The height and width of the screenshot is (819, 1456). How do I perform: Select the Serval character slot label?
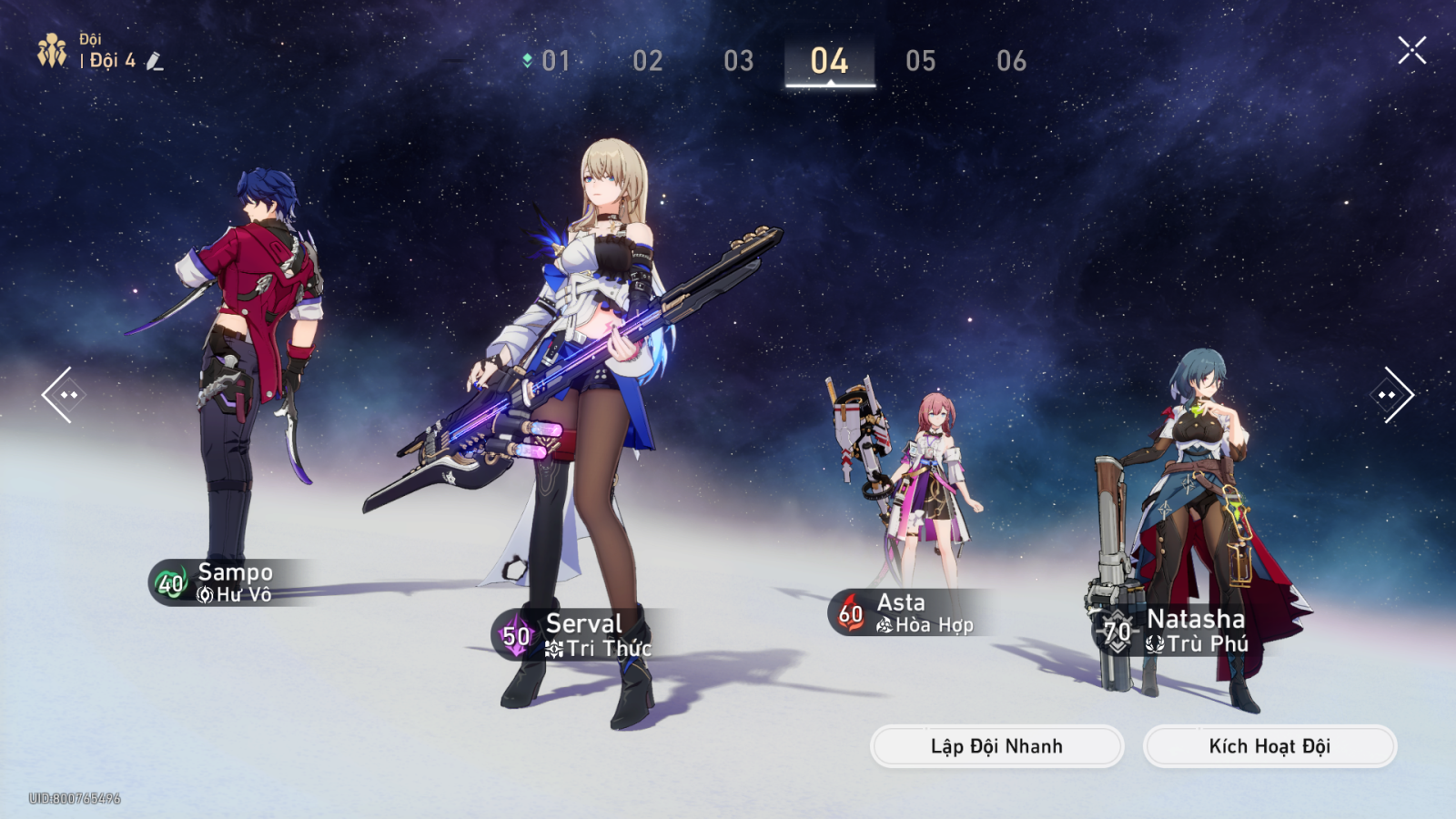(x=582, y=634)
